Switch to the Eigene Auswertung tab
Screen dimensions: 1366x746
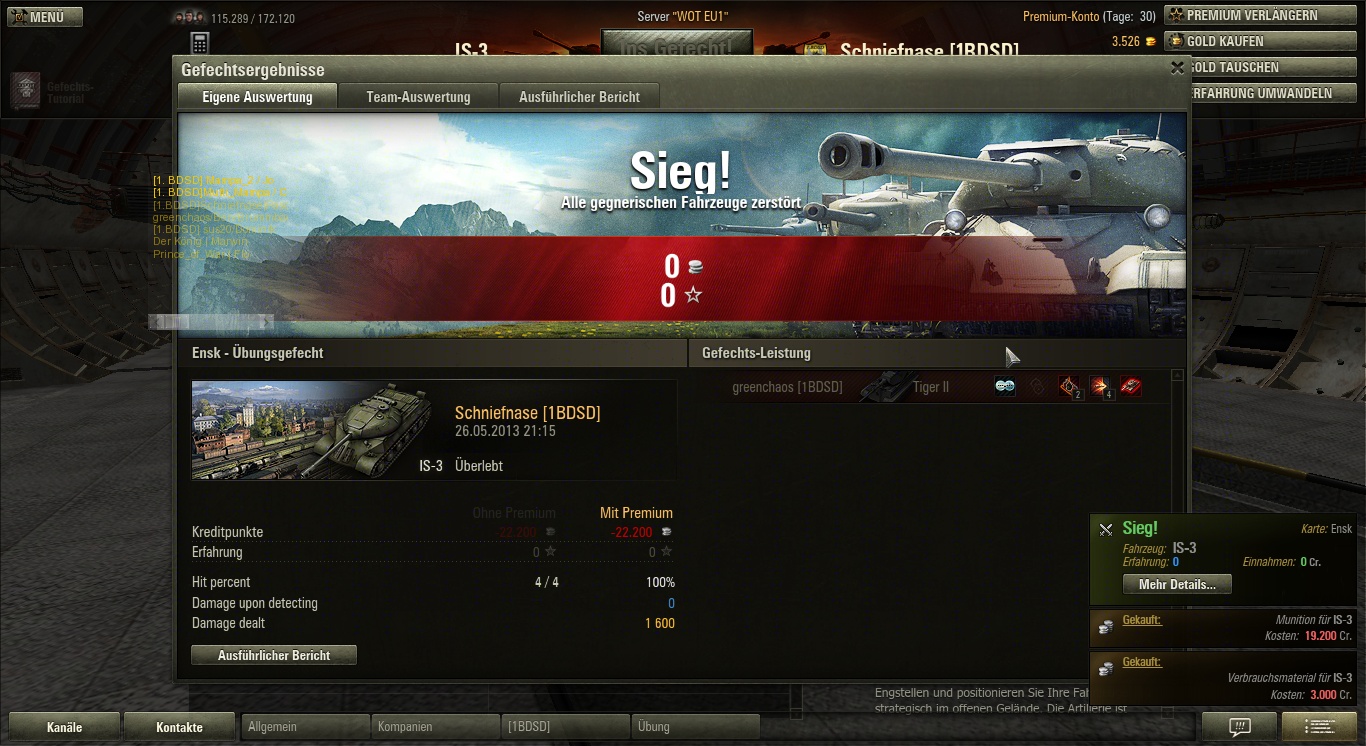pos(257,97)
